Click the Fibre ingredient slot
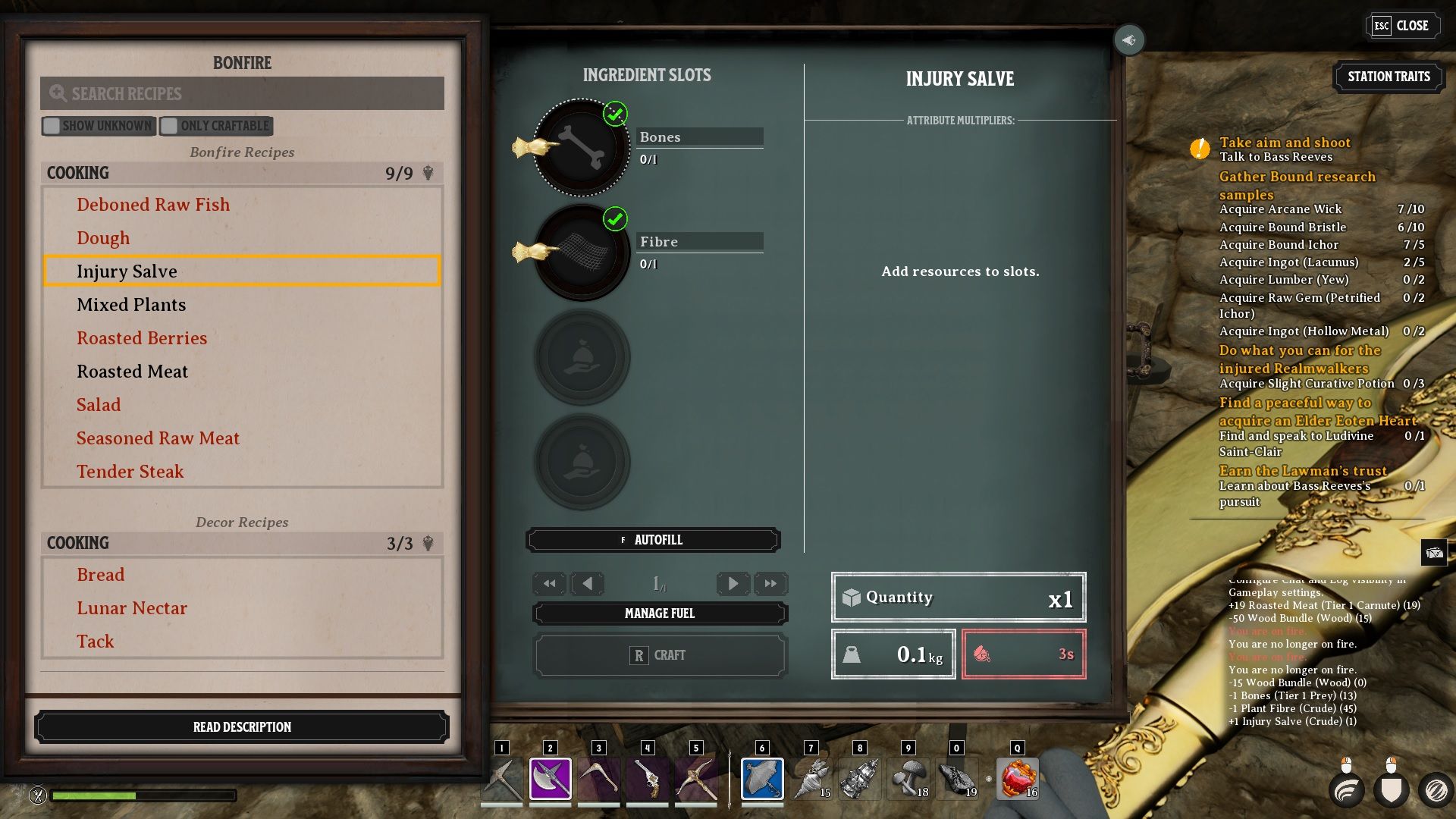 [x=582, y=252]
